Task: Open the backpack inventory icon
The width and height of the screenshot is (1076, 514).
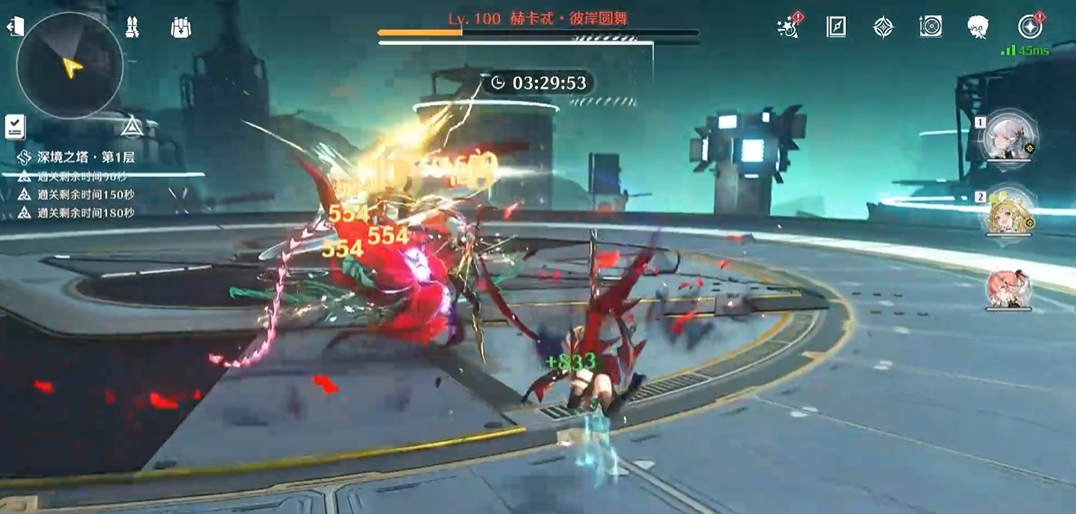Action: pyautogui.click(x=180, y=28)
